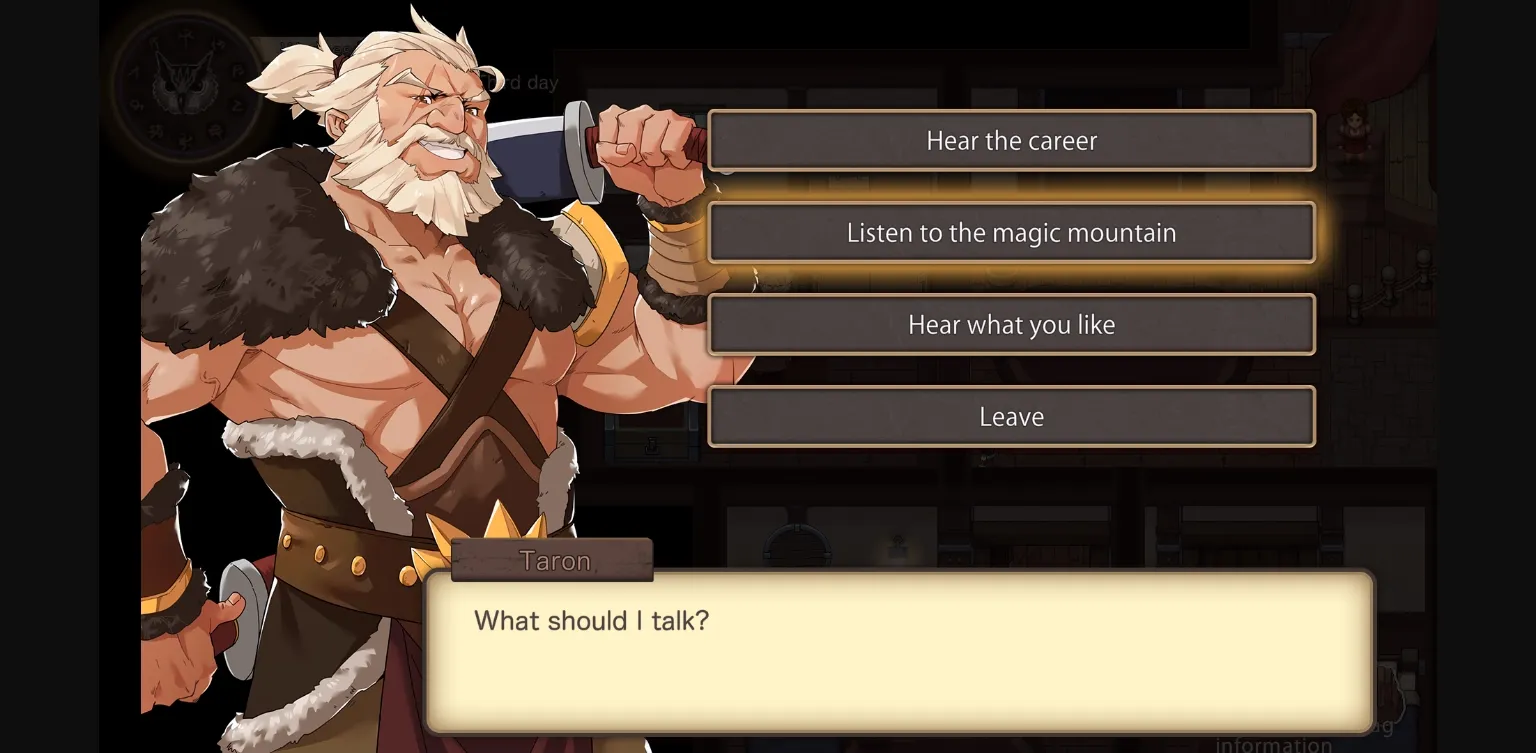The width and height of the screenshot is (1536, 753).
Task: Choose Leave to end the conversation
Action: tap(1011, 416)
